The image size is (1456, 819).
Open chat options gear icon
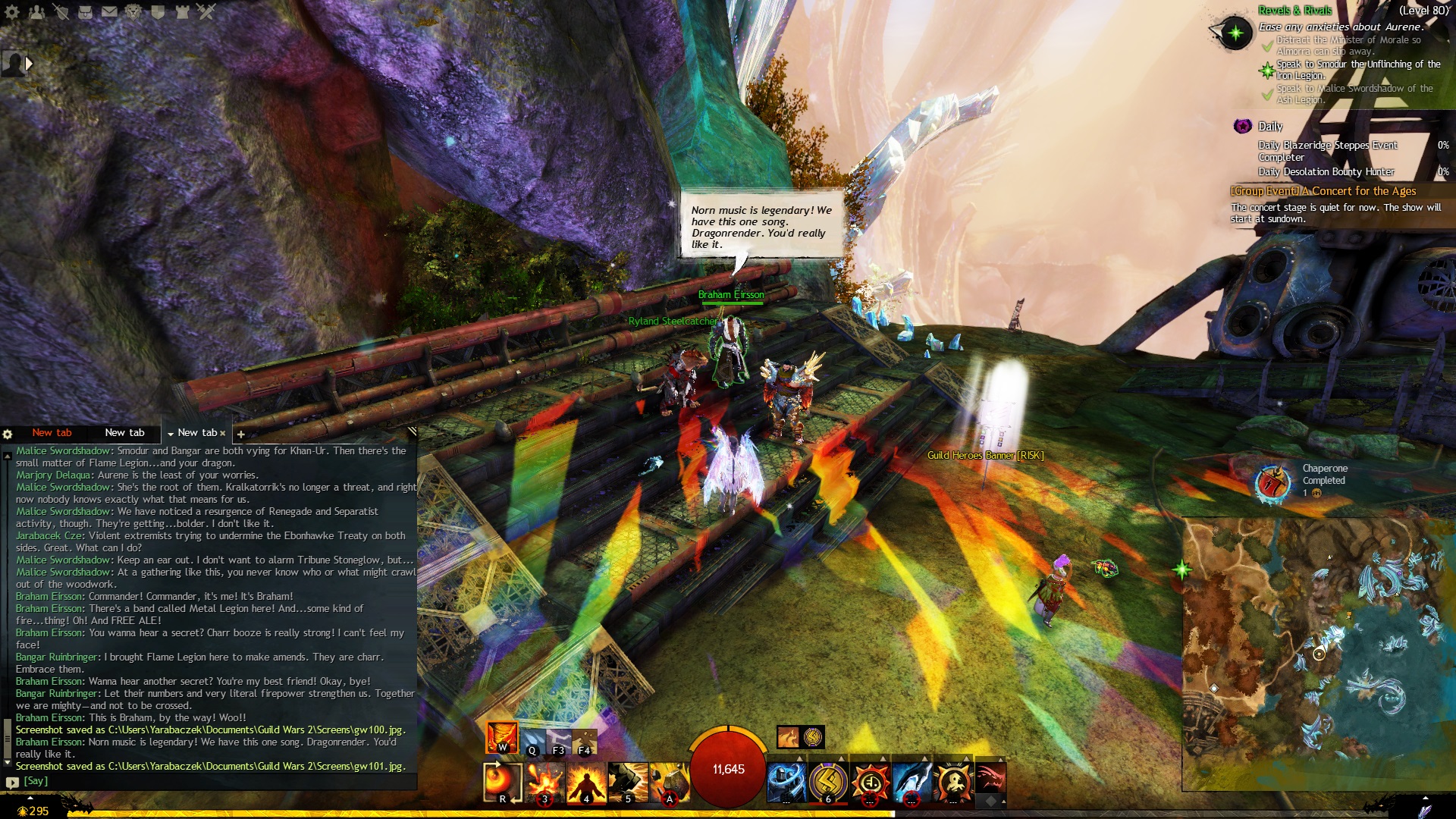click(8, 434)
